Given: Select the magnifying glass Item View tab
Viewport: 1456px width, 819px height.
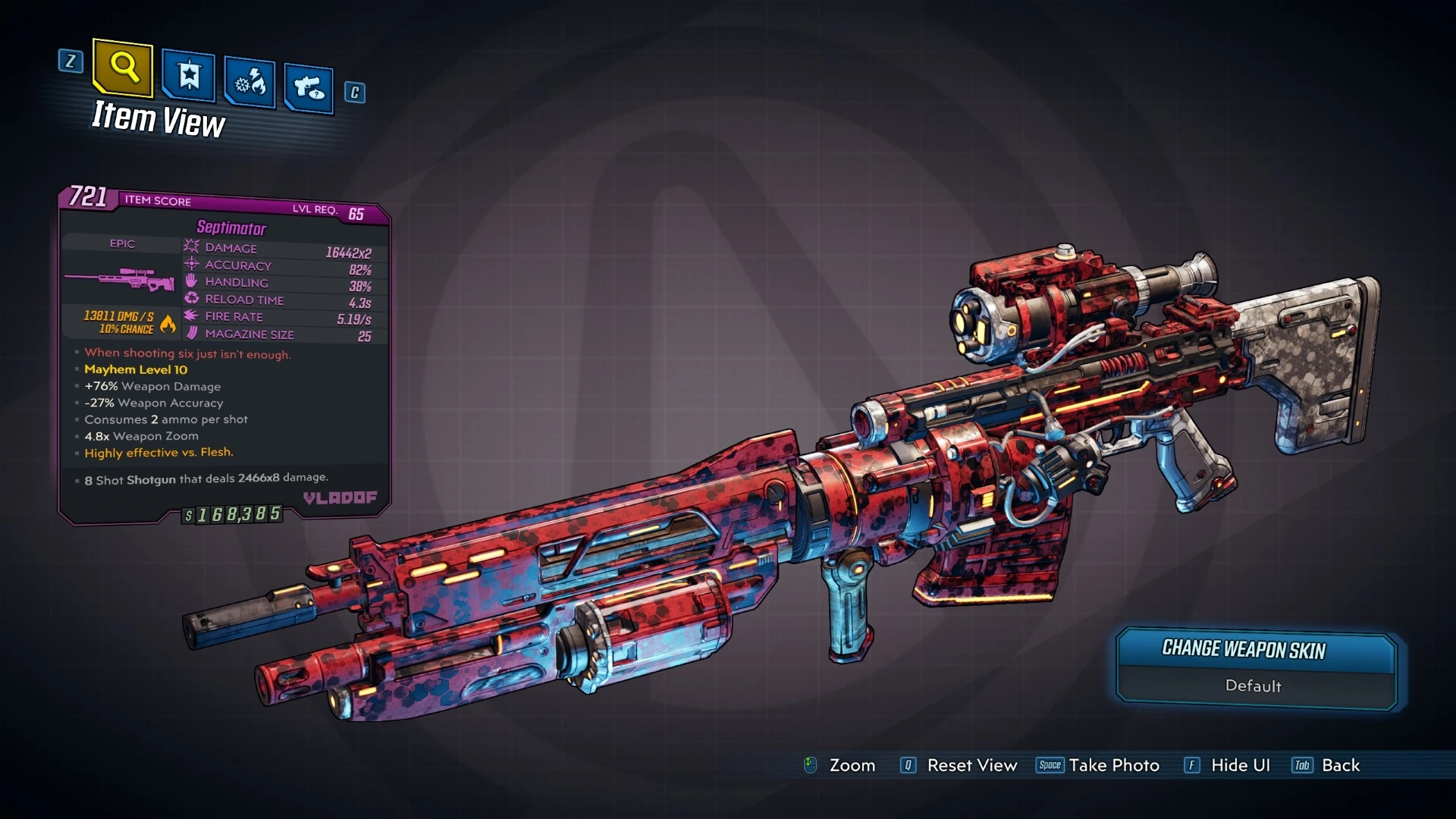Looking at the screenshot, I should click(x=123, y=68).
